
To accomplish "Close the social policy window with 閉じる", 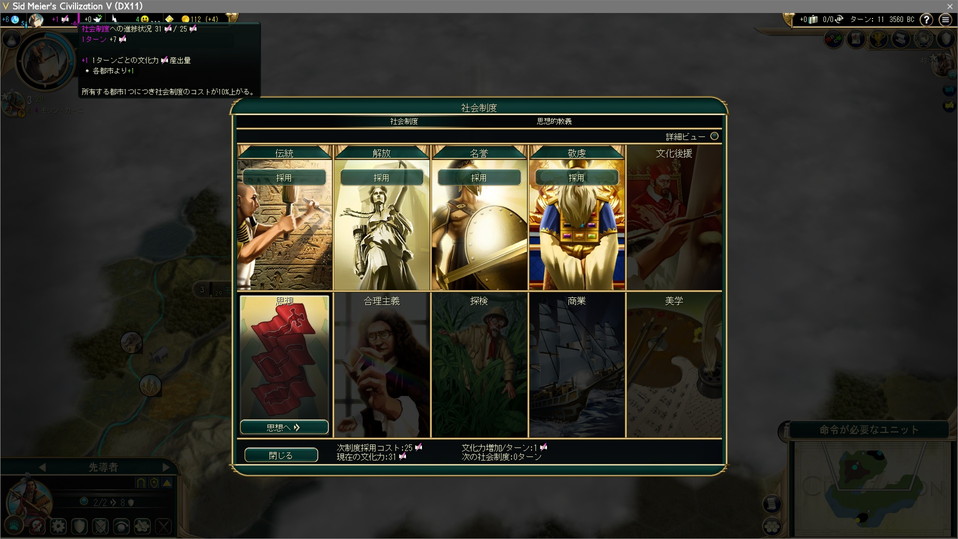I will [281, 455].
